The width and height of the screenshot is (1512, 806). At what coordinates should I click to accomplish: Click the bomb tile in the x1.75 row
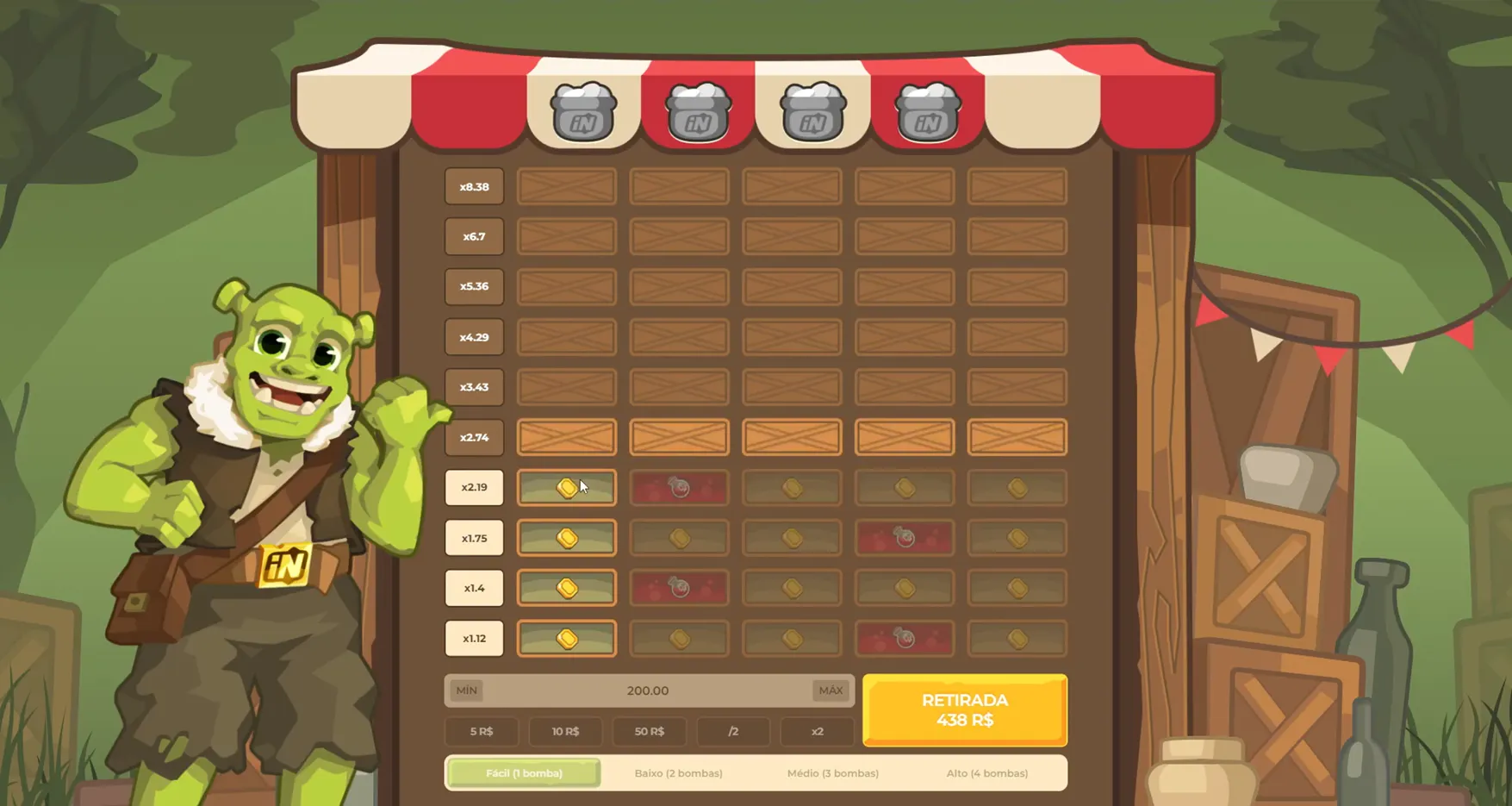[x=905, y=537]
